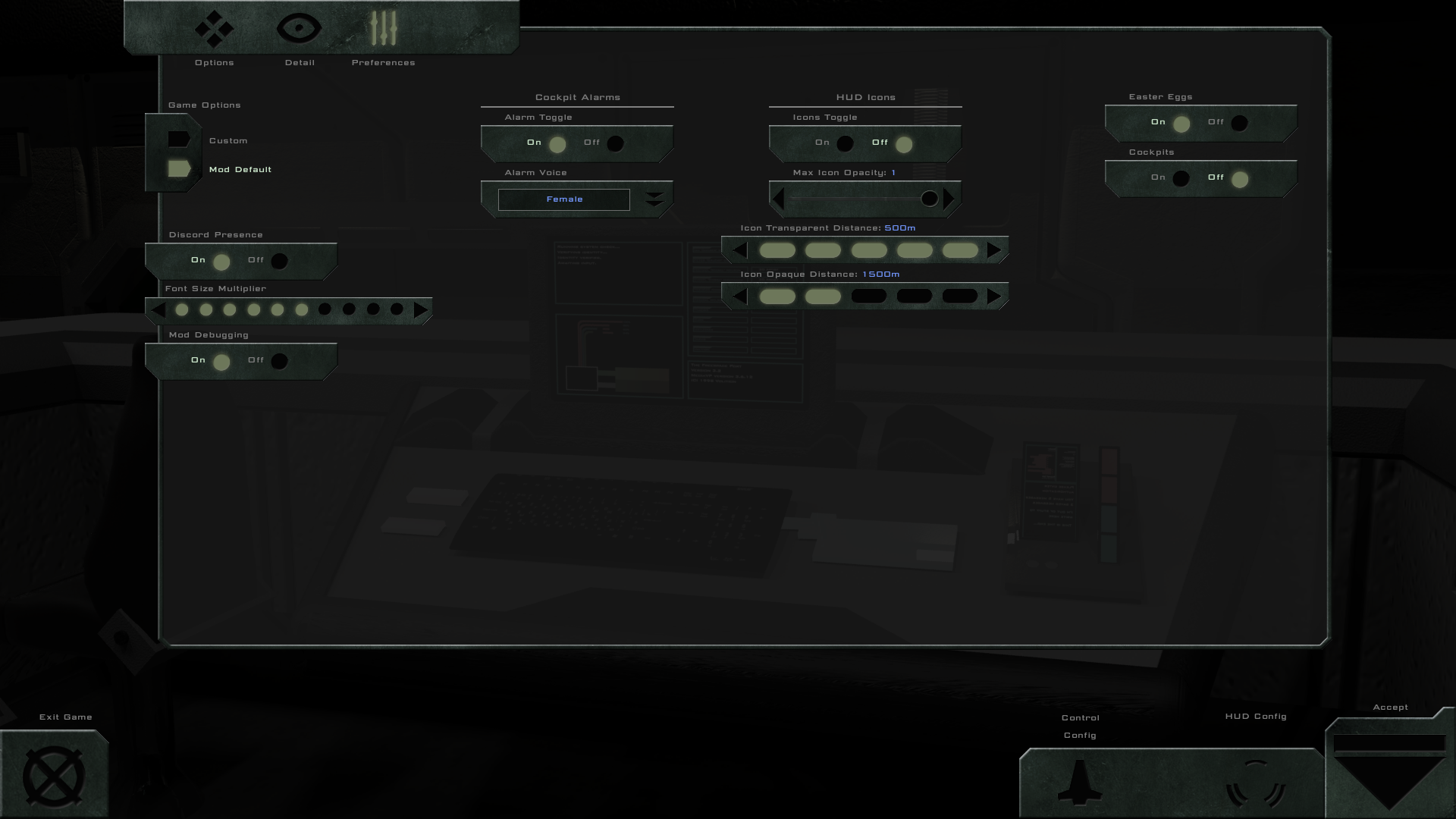Enable Cockpits
The width and height of the screenshot is (1456, 819).
coord(1181,178)
